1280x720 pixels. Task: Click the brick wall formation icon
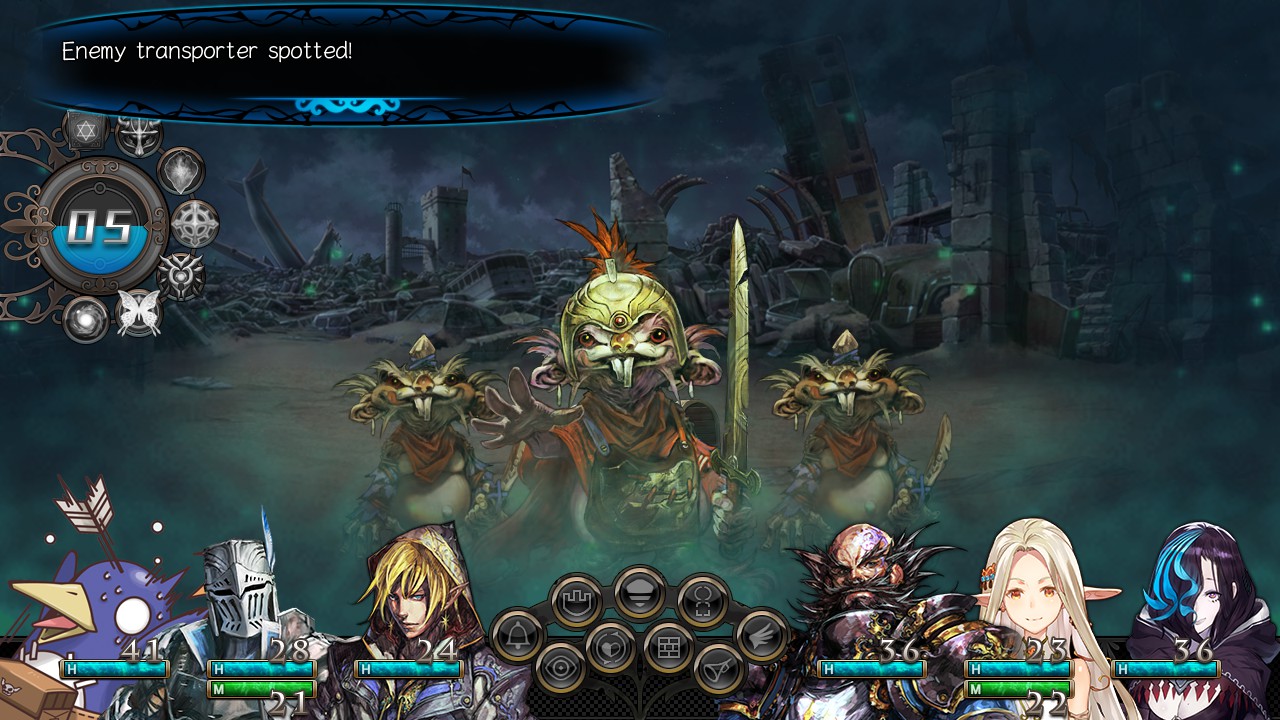668,645
